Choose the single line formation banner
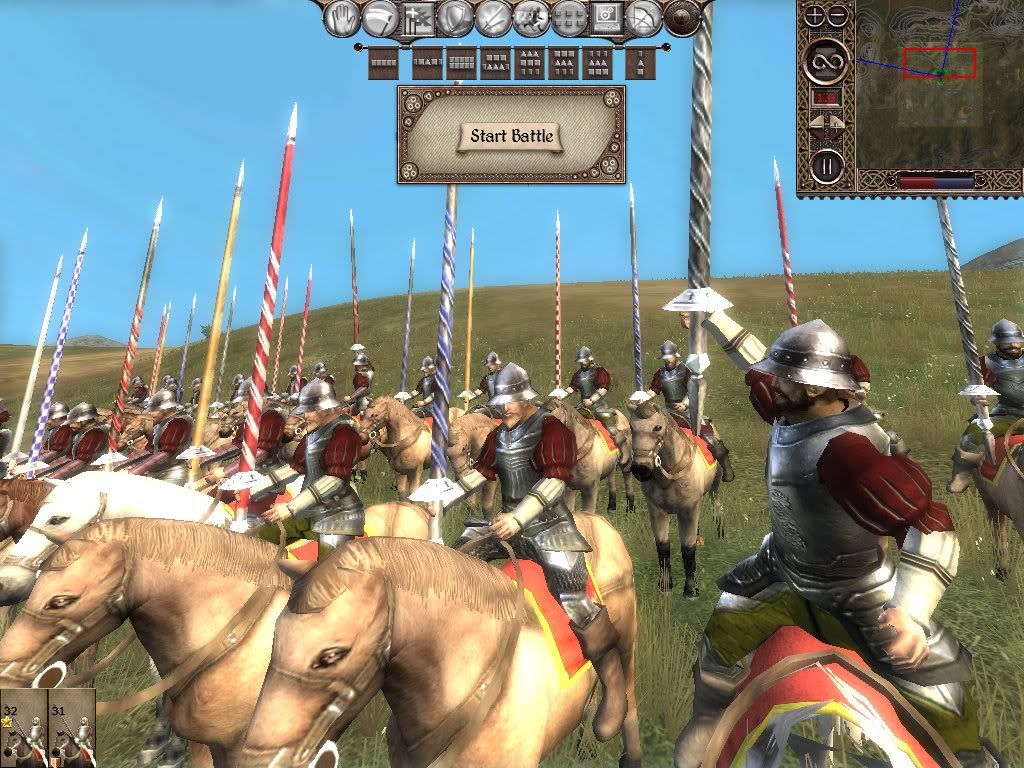The height and width of the screenshot is (768, 1024). point(383,63)
